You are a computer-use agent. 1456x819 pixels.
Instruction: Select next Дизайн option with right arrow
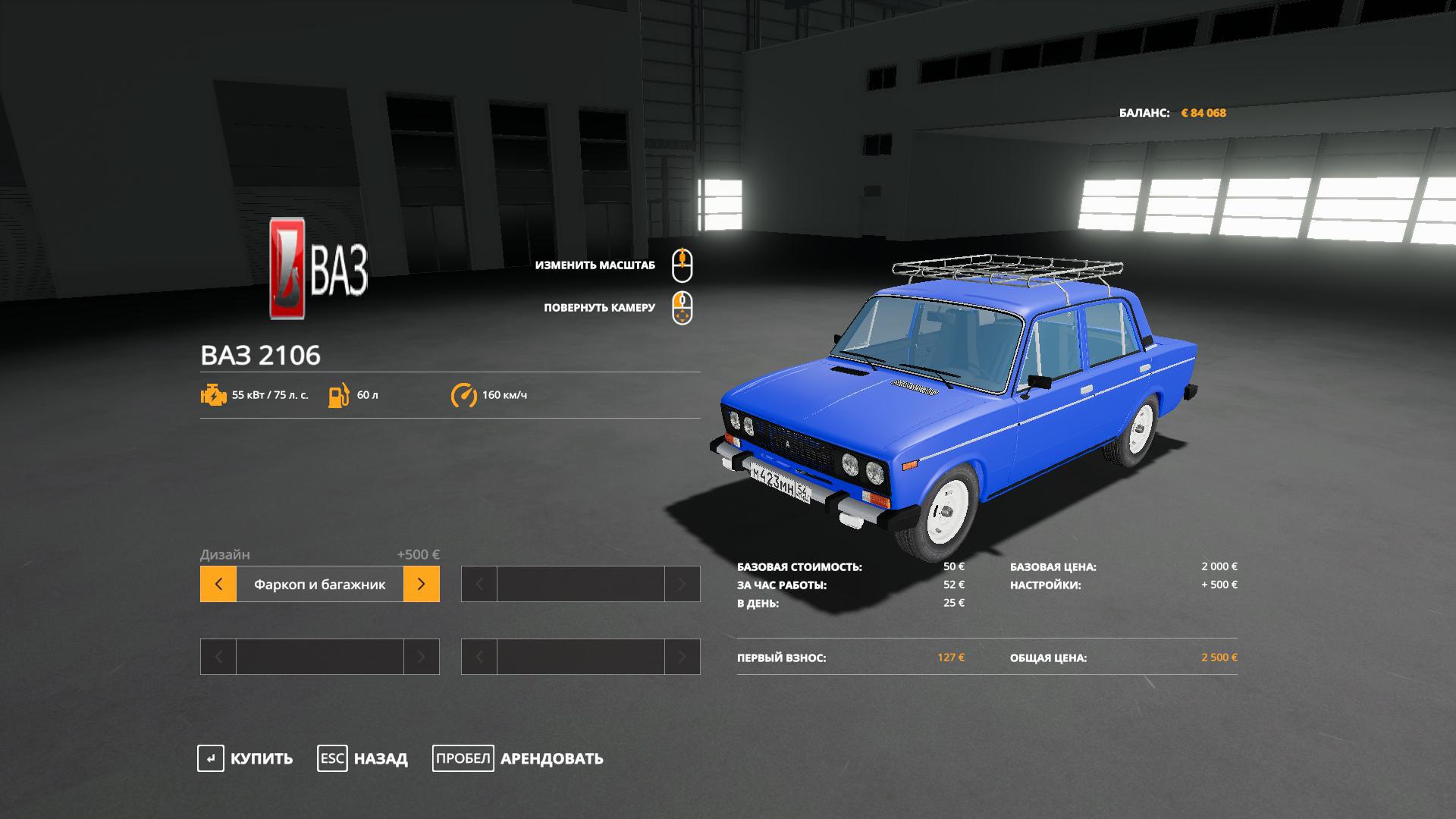pos(422,585)
